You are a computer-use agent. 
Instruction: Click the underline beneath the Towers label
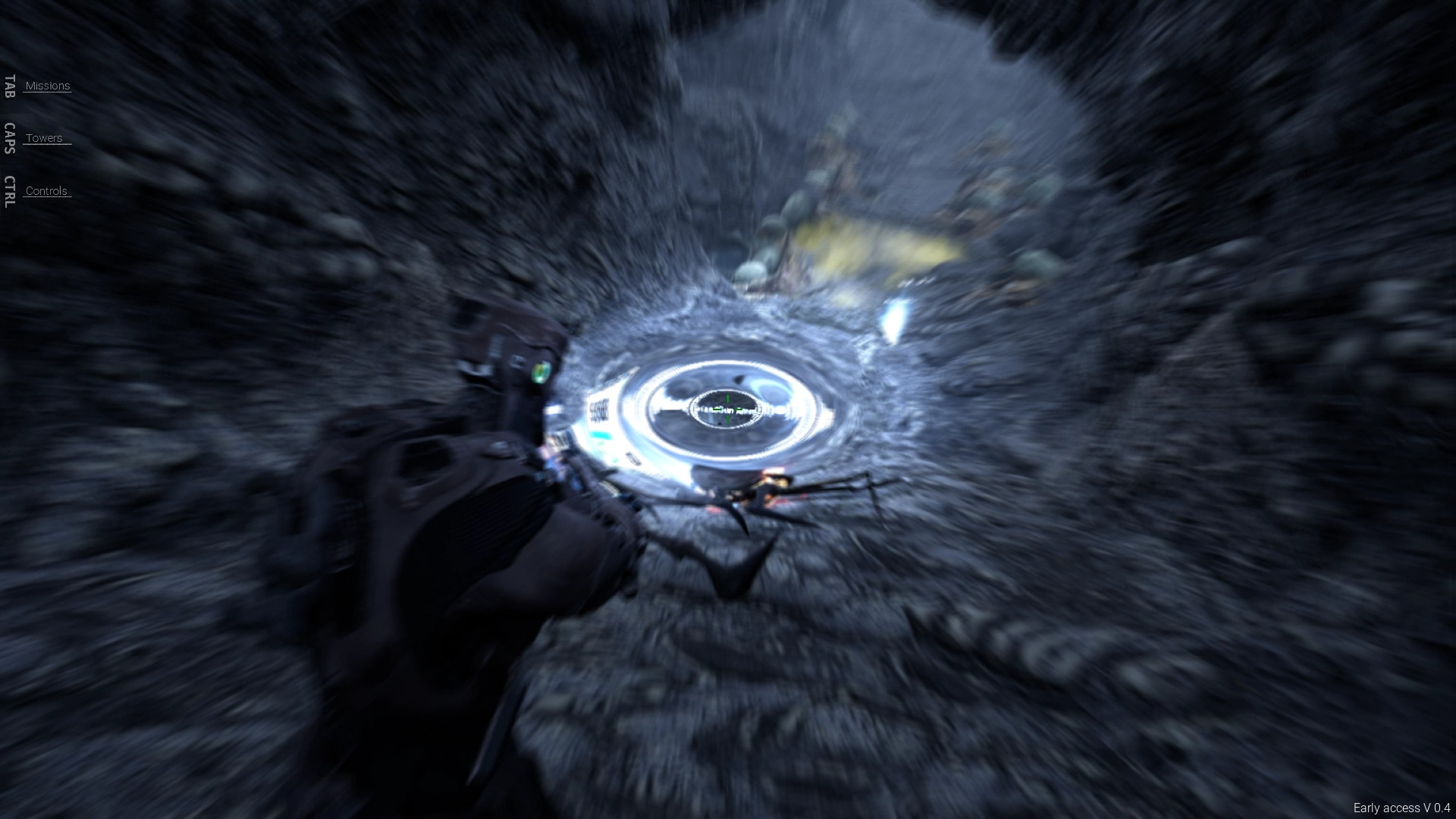45,146
